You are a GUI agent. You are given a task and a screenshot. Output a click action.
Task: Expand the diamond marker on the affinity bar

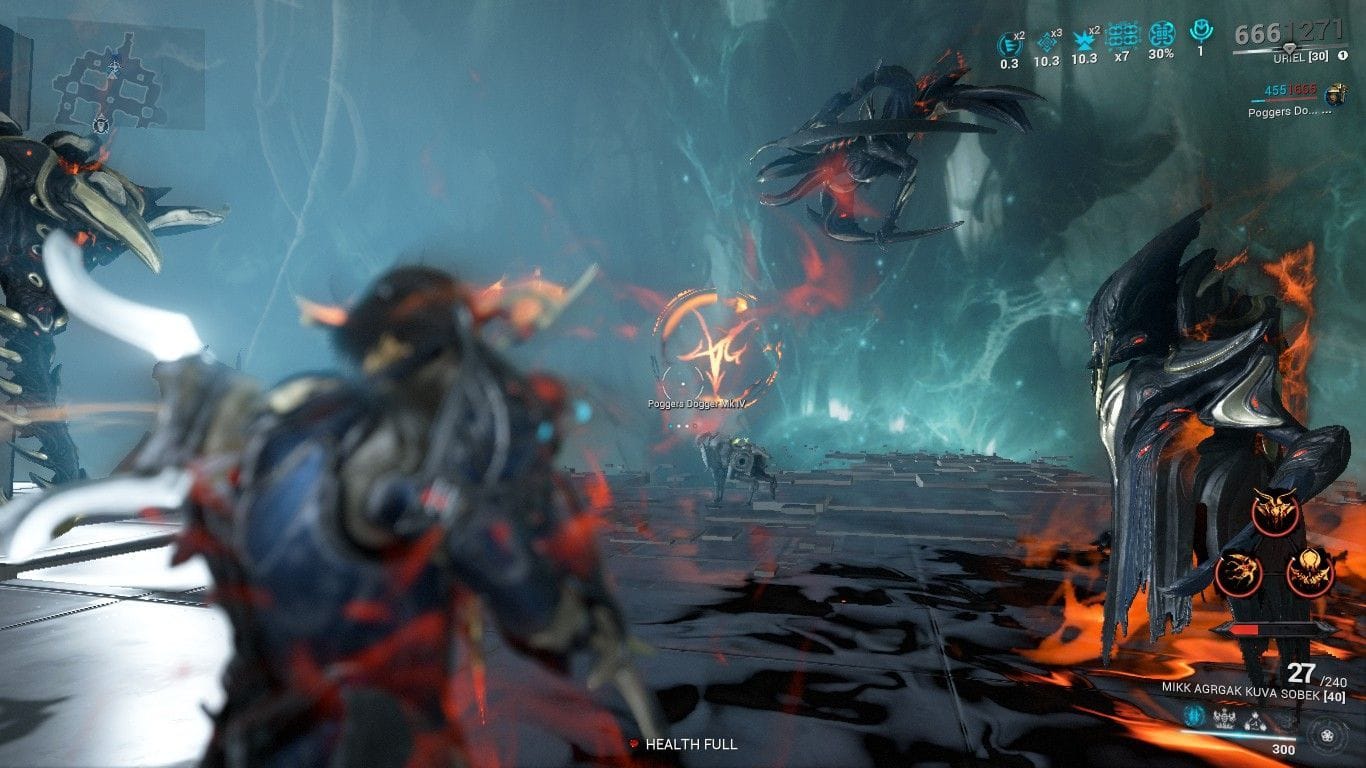(x=1290, y=48)
